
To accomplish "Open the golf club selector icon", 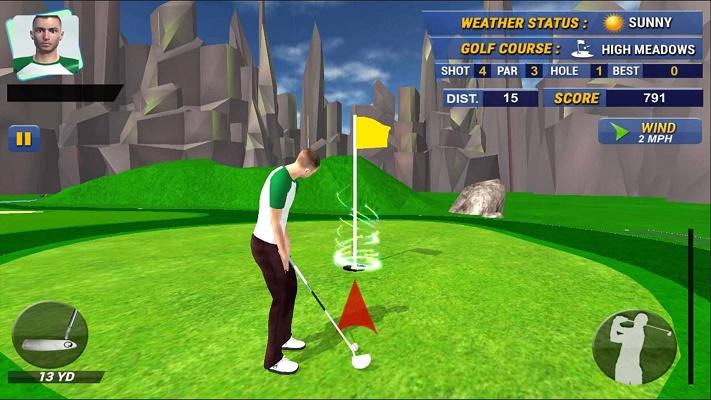I will click(50, 335).
